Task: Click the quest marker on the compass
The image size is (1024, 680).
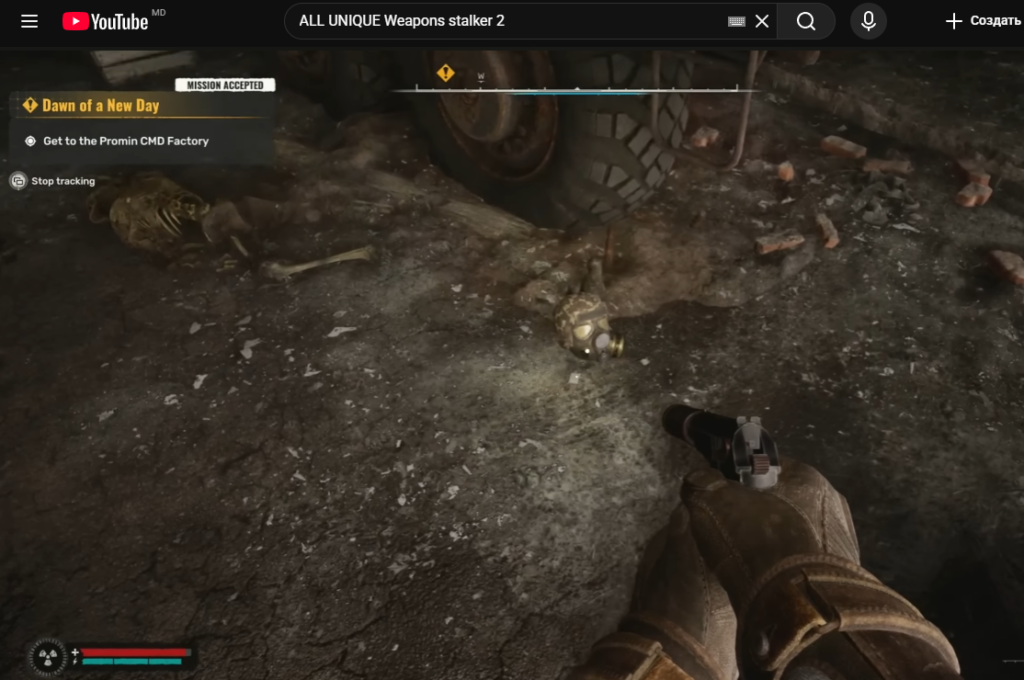Action: coord(445,73)
